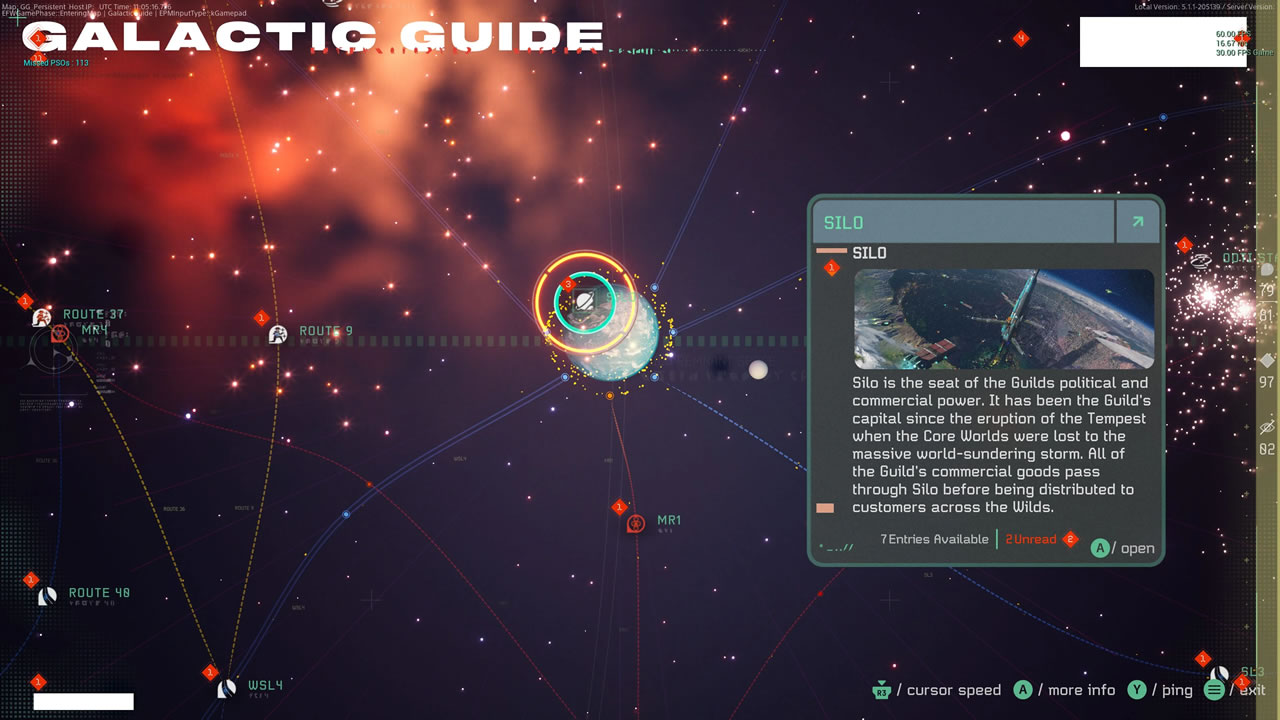Choose the Route 9 marker
Screen dimensions: 1280x720
278,334
